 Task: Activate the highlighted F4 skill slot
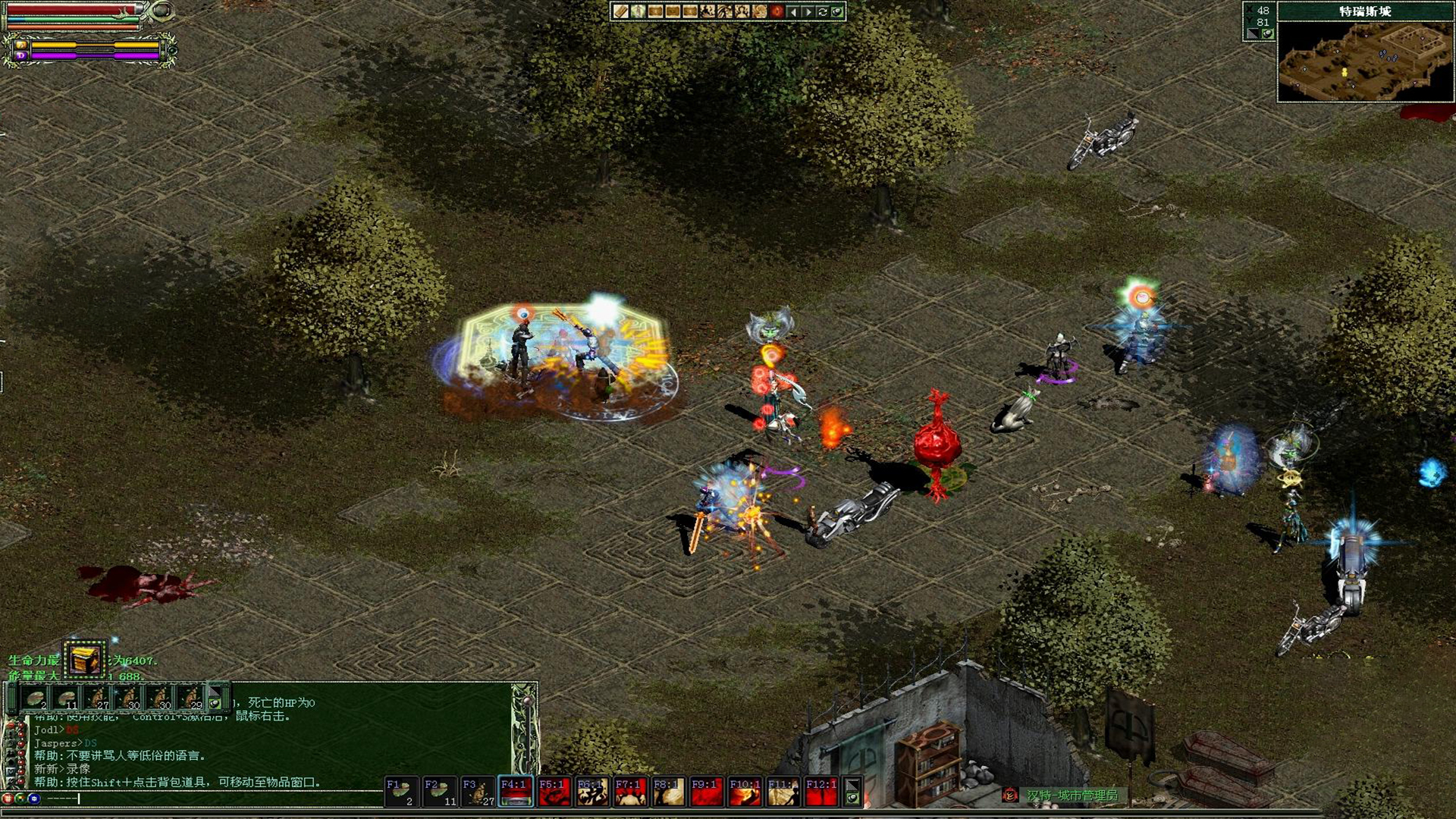[x=516, y=792]
